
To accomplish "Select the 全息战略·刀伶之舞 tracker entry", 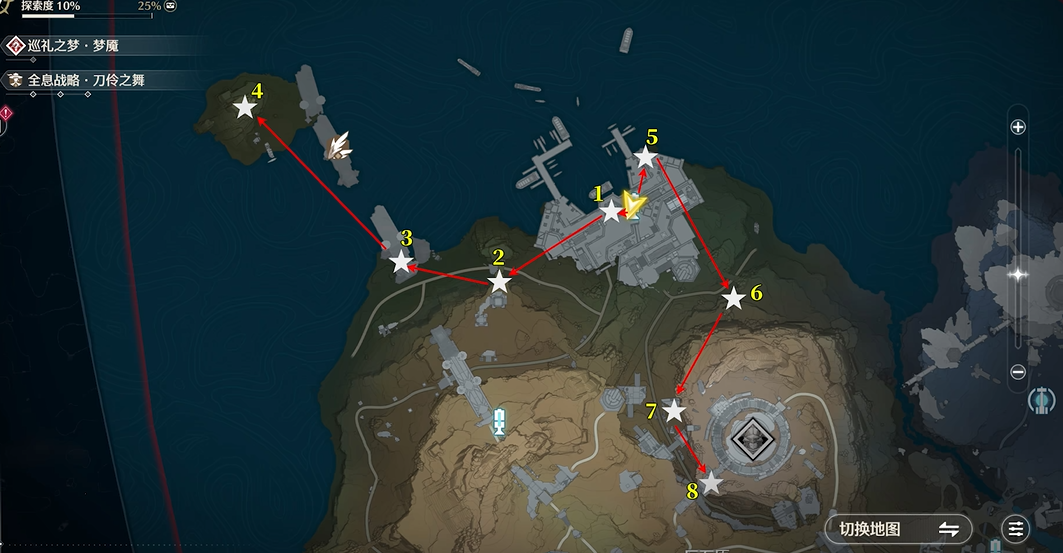I will [85, 79].
